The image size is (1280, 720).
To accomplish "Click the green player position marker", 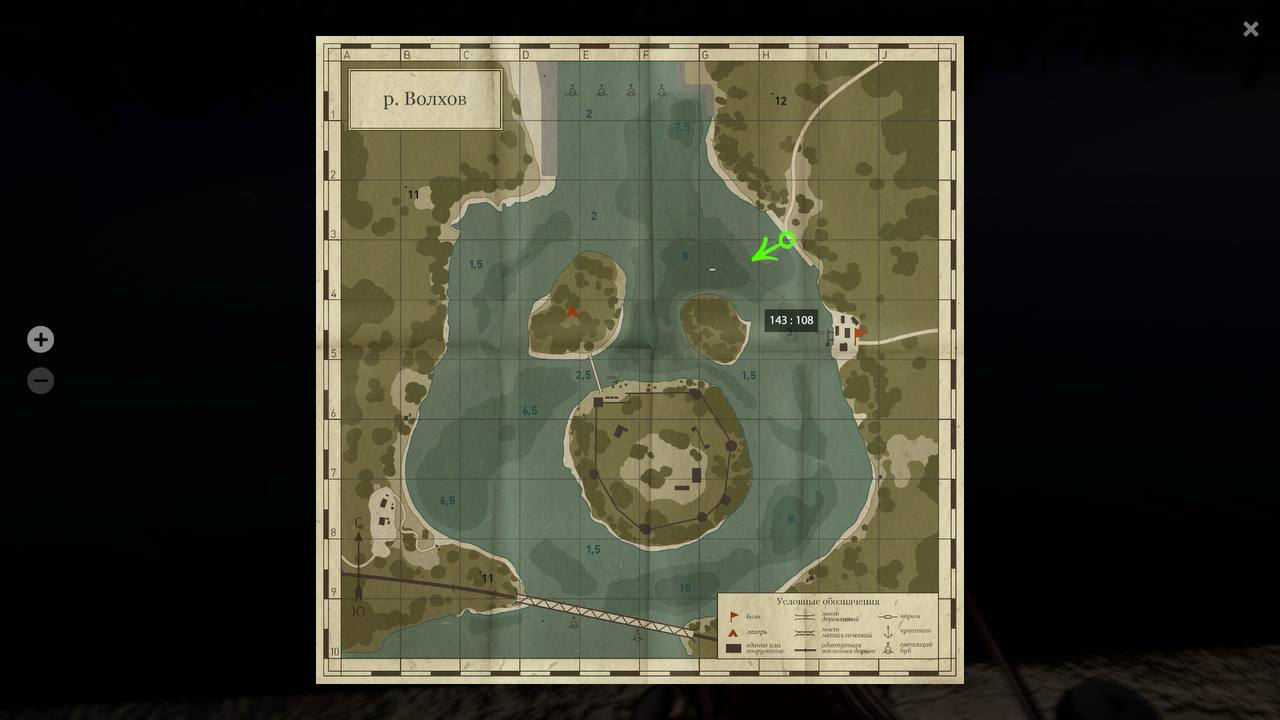I will point(770,252).
